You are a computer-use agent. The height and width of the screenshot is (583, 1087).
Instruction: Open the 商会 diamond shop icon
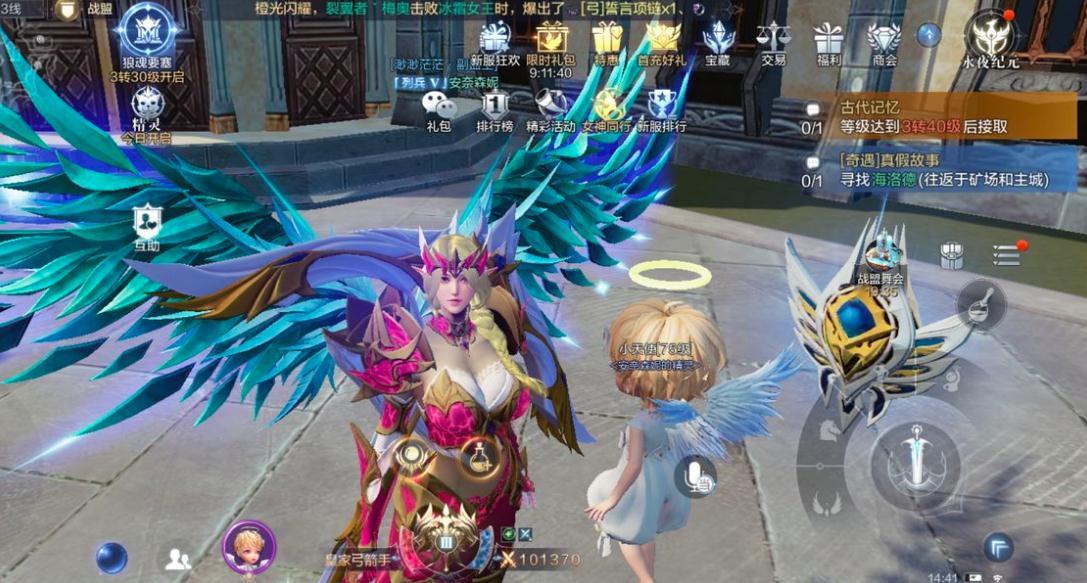pos(883,42)
